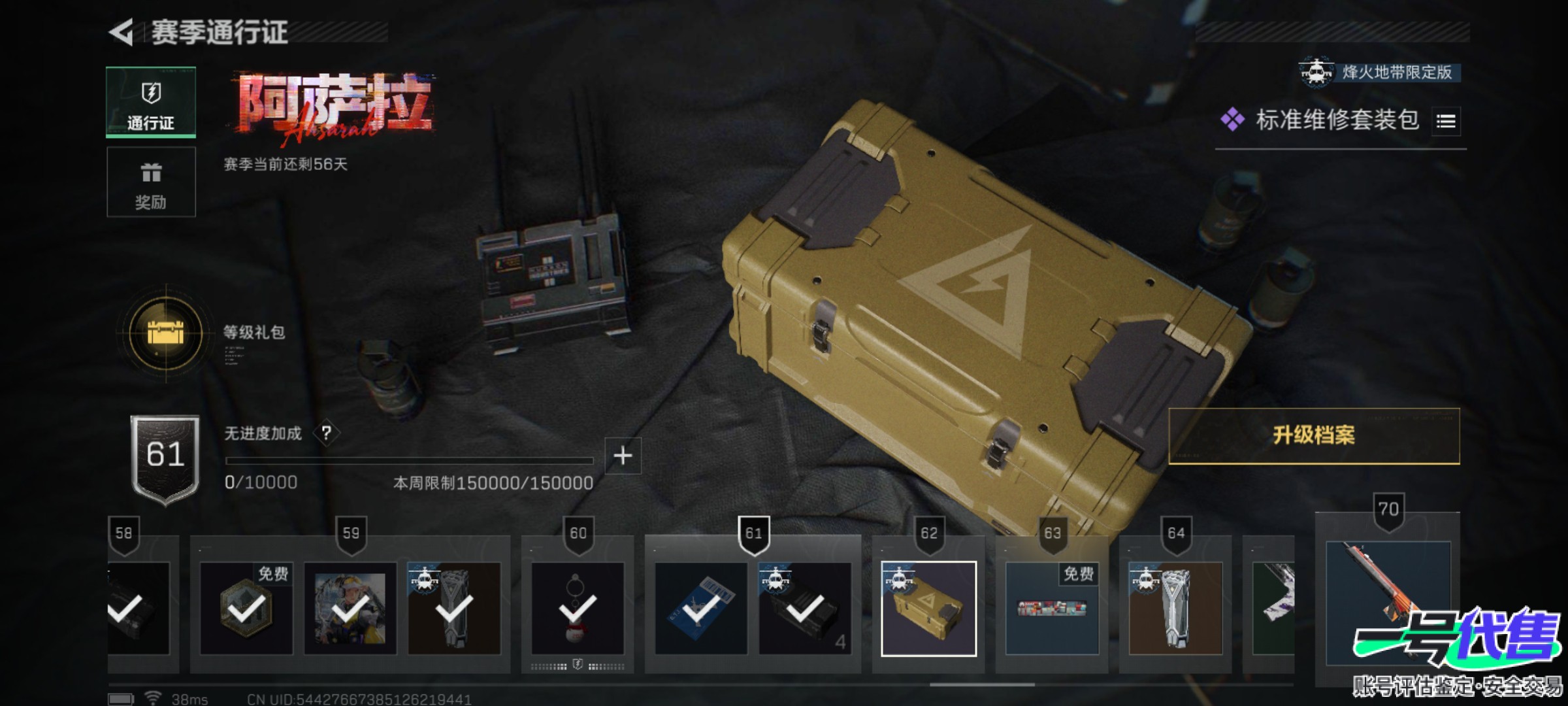
Task: Select the level 59 free hexagon badge reward
Action: point(246,608)
